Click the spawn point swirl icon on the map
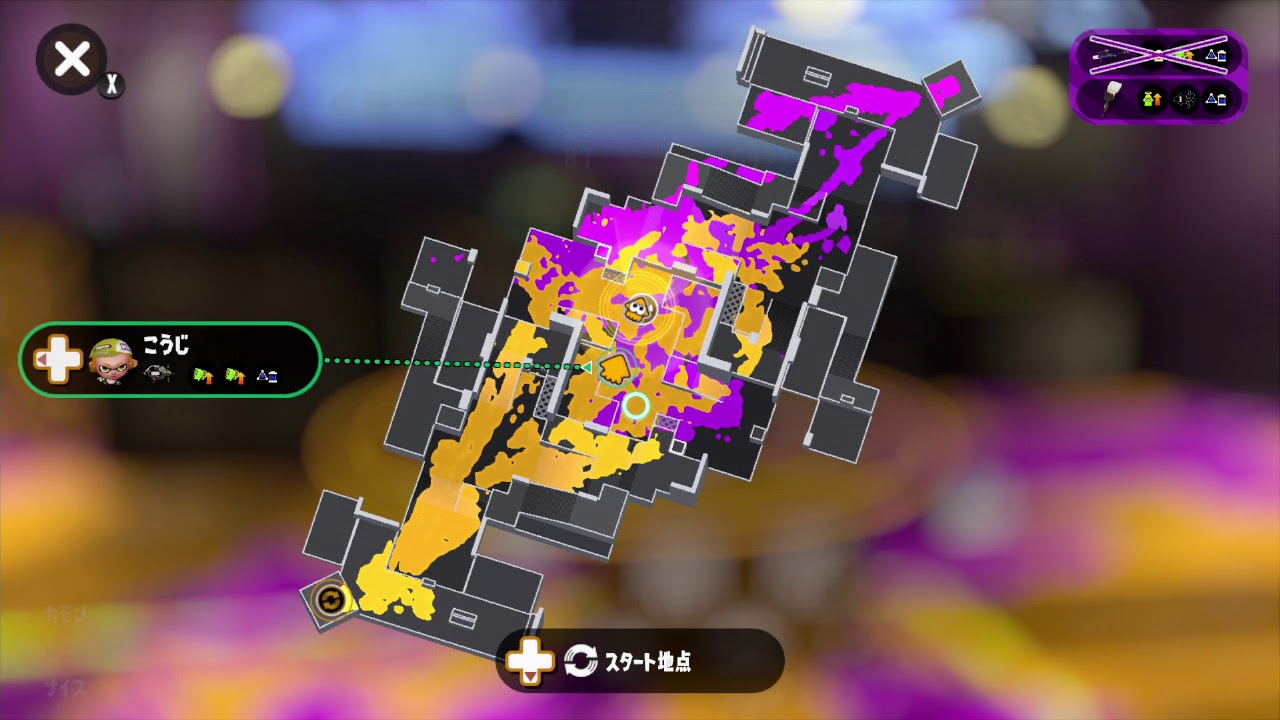Image resolution: width=1280 pixels, height=720 pixels. click(330, 599)
